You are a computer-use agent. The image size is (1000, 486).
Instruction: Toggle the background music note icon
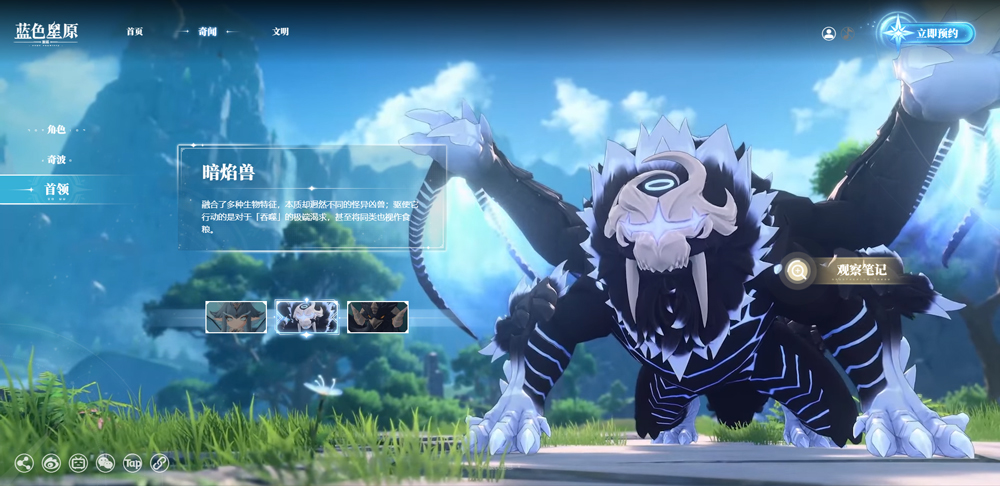point(847,32)
